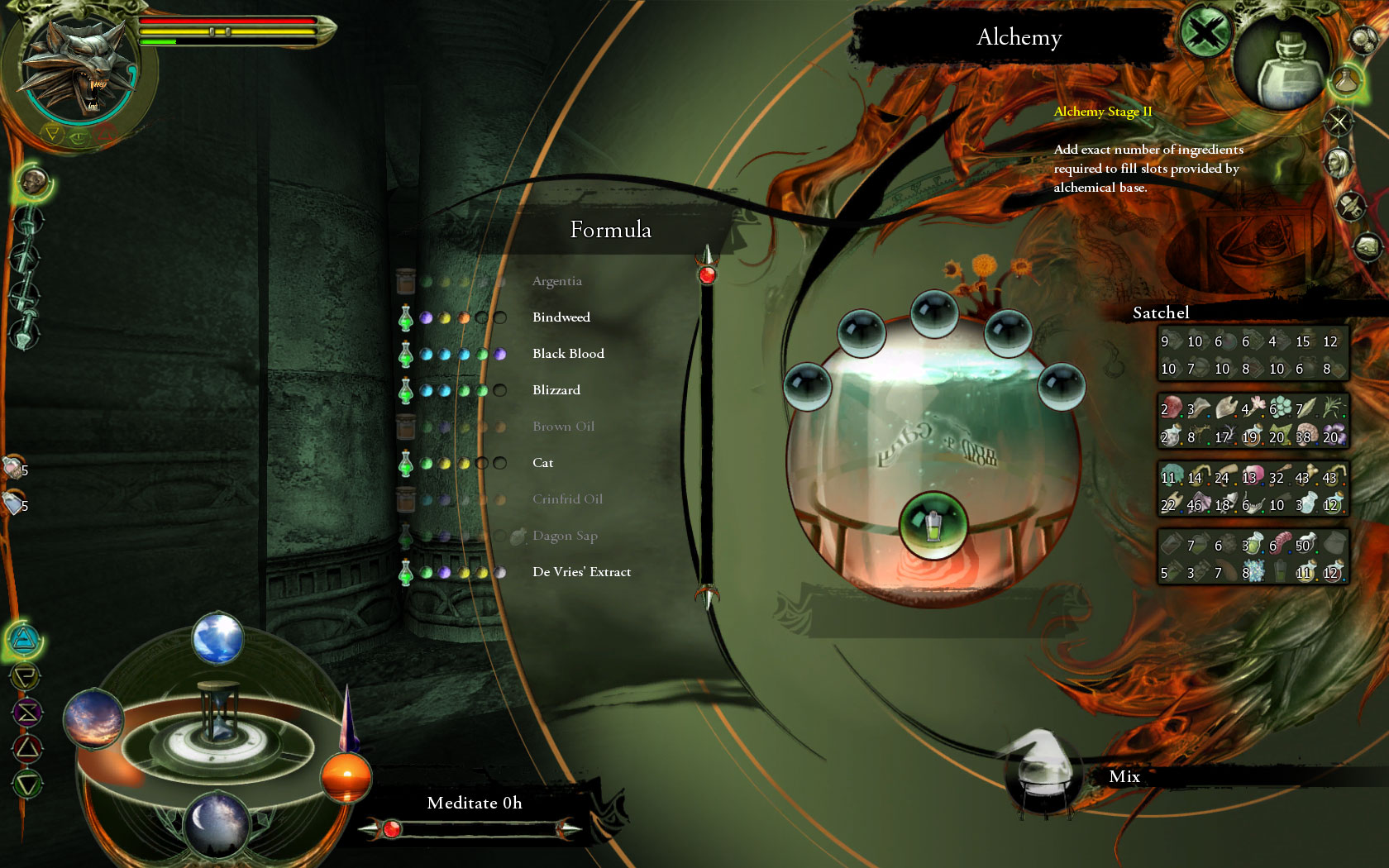Open the character head portrait panel

(x=1337, y=162)
